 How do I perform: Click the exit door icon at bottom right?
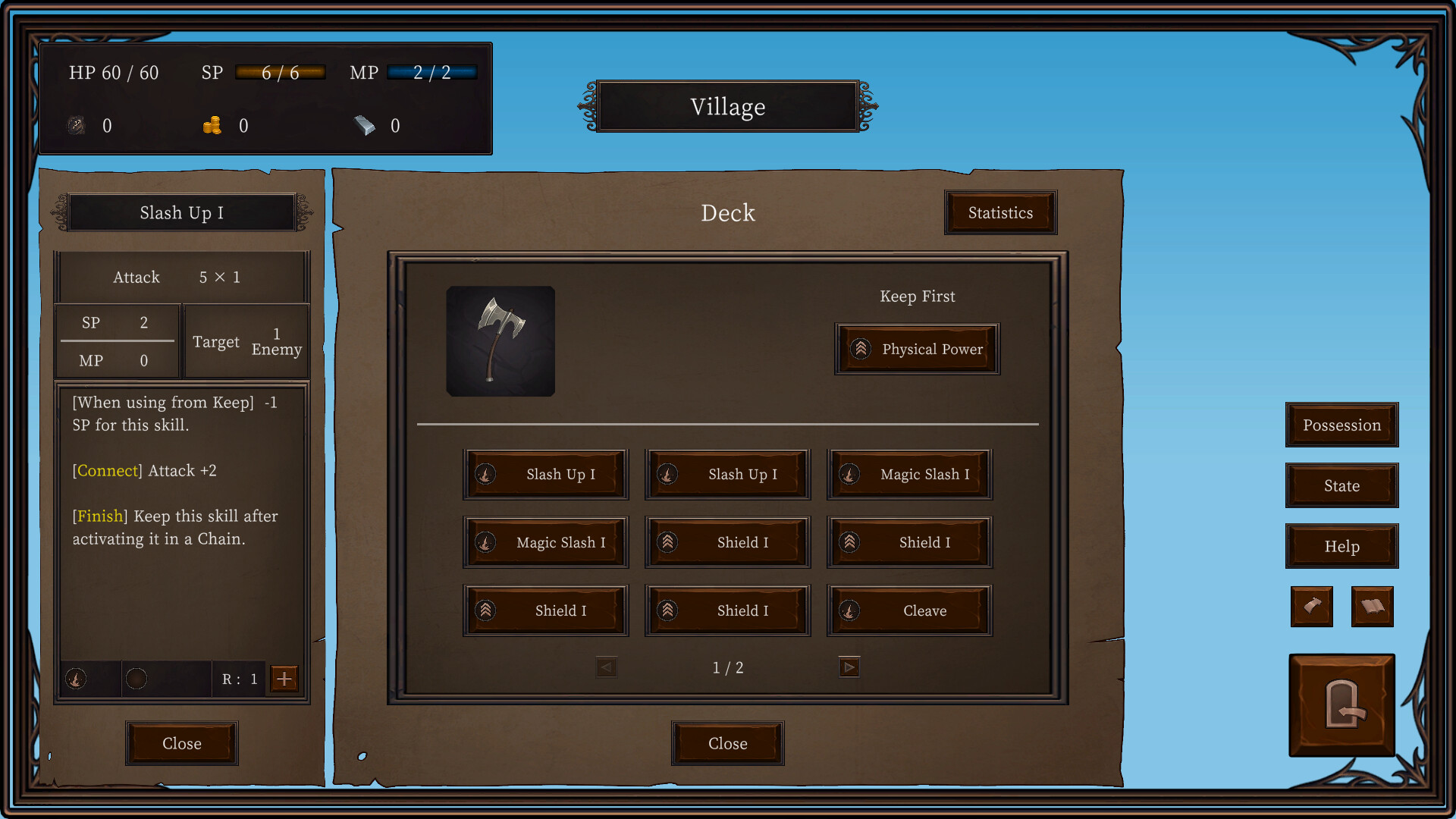(x=1341, y=704)
